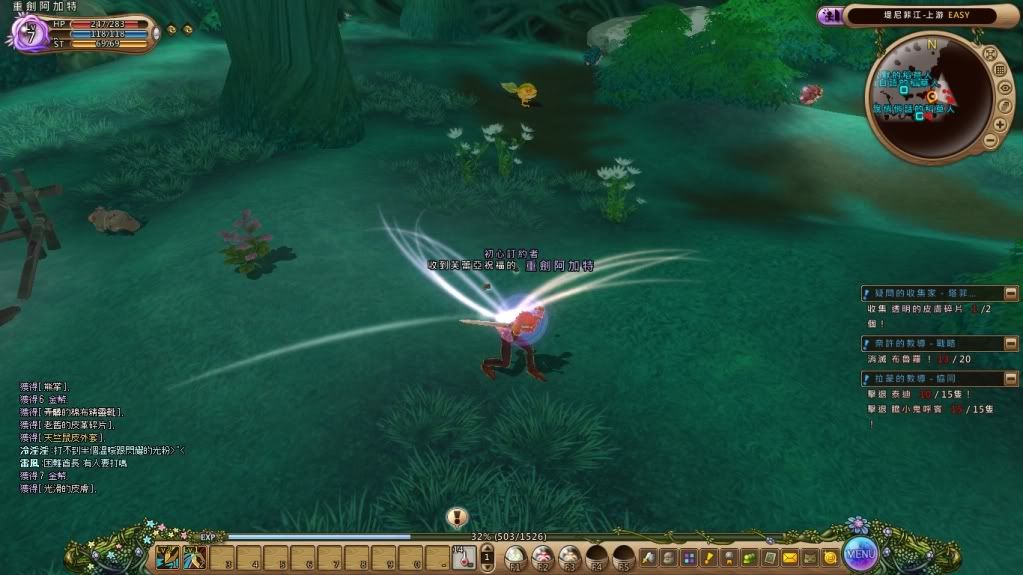
Task: Use the red potion hotbar item
Action: pyautogui.click(x=463, y=558)
